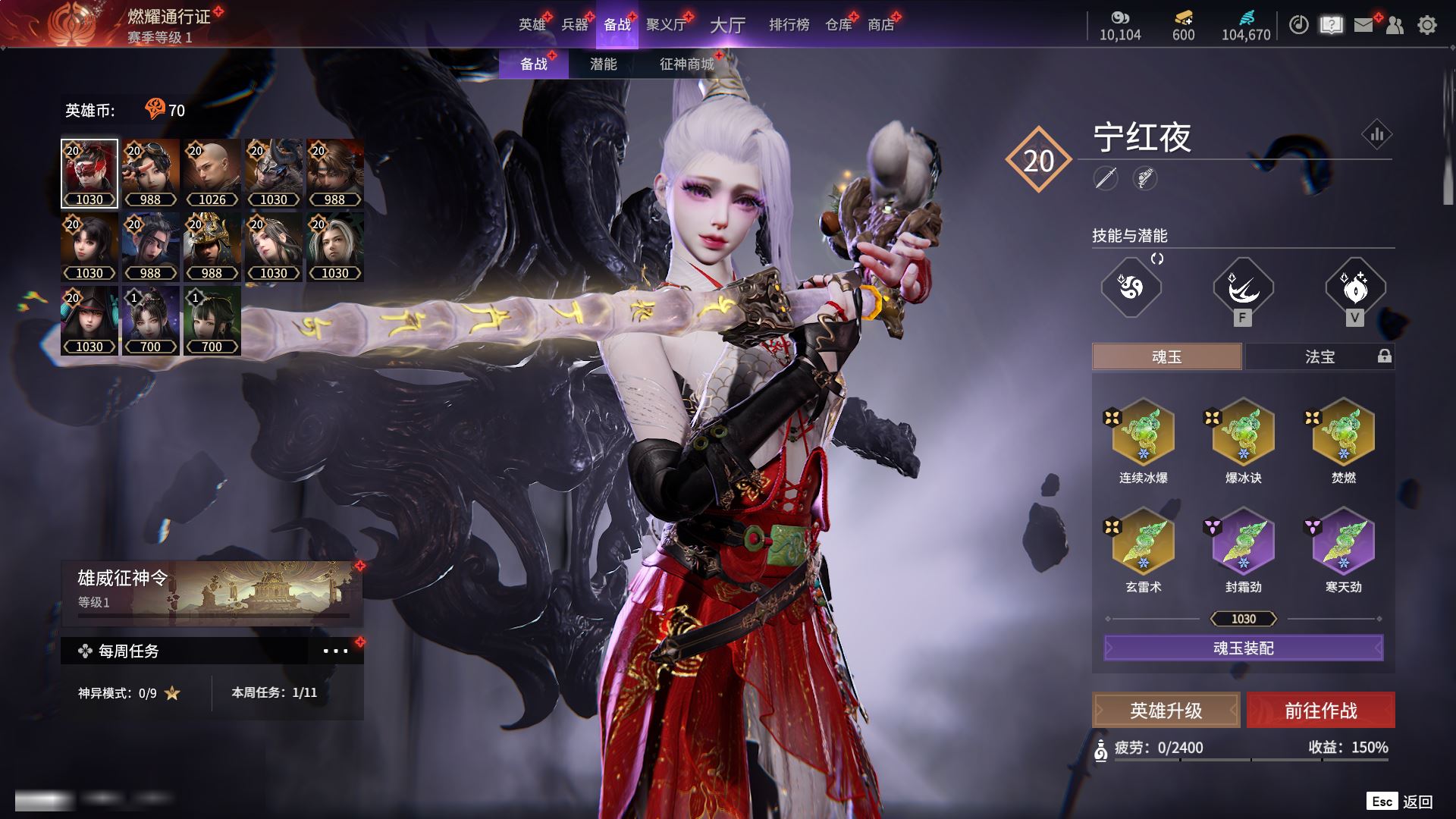The image size is (1456, 819).
Task: Switch to the 潜能 tab
Action: (603, 64)
